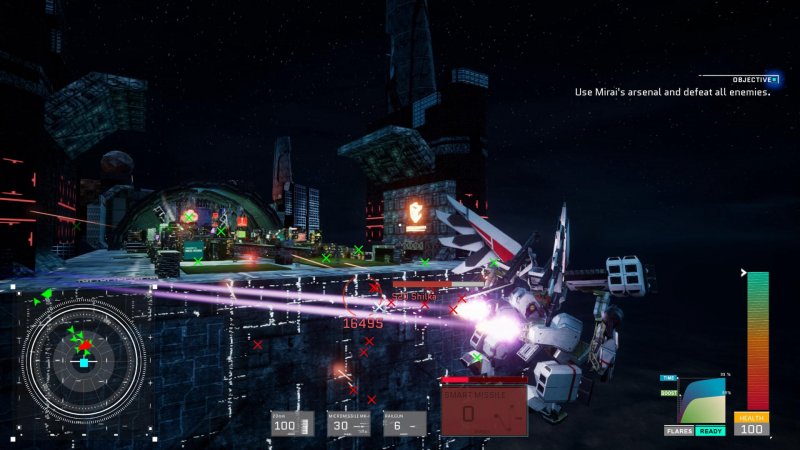Select the railgun weapon slot
800x450 pixels.
[403, 424]
